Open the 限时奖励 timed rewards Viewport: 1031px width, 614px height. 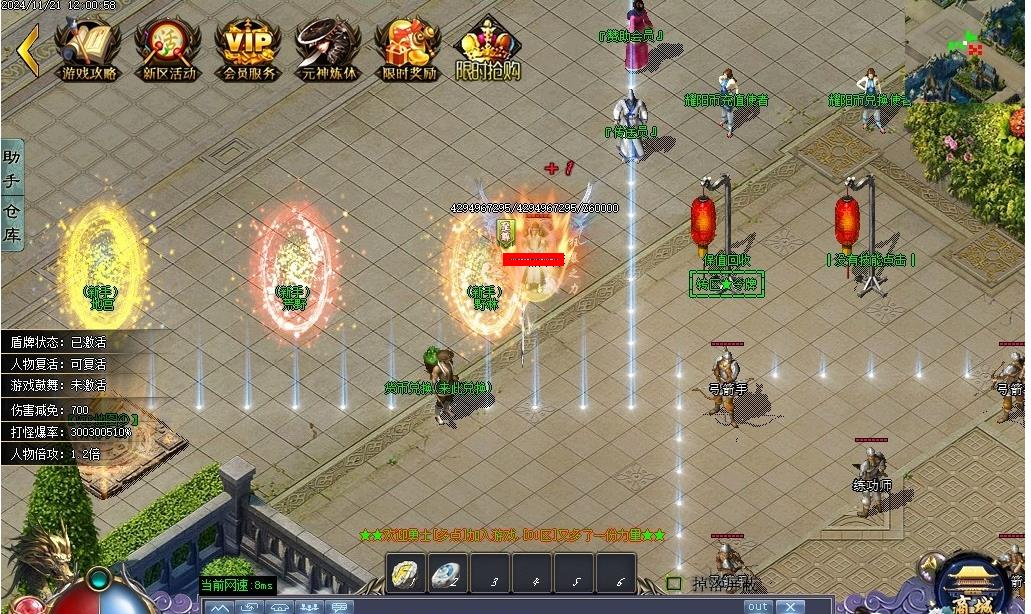click(408, 48)
